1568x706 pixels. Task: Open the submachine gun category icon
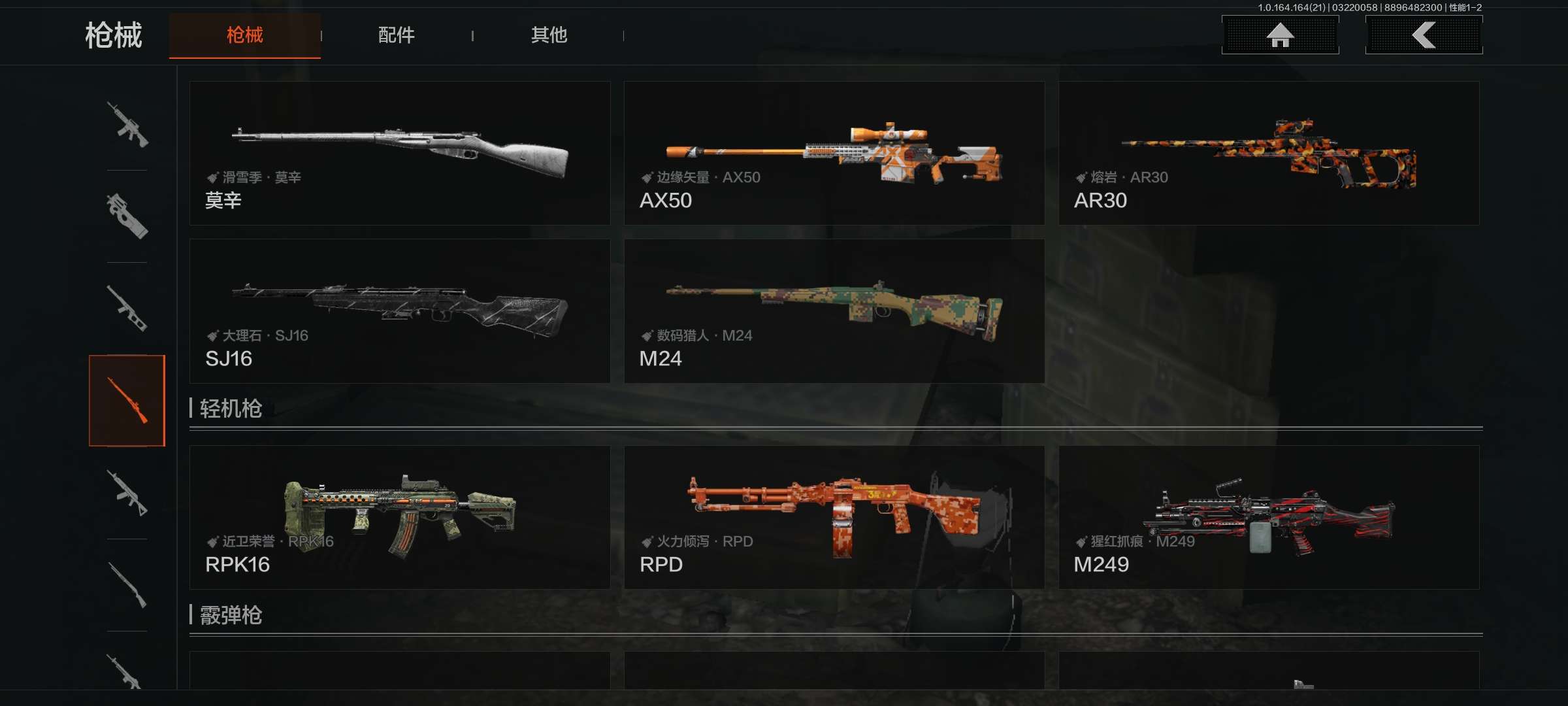coord(127,216)
